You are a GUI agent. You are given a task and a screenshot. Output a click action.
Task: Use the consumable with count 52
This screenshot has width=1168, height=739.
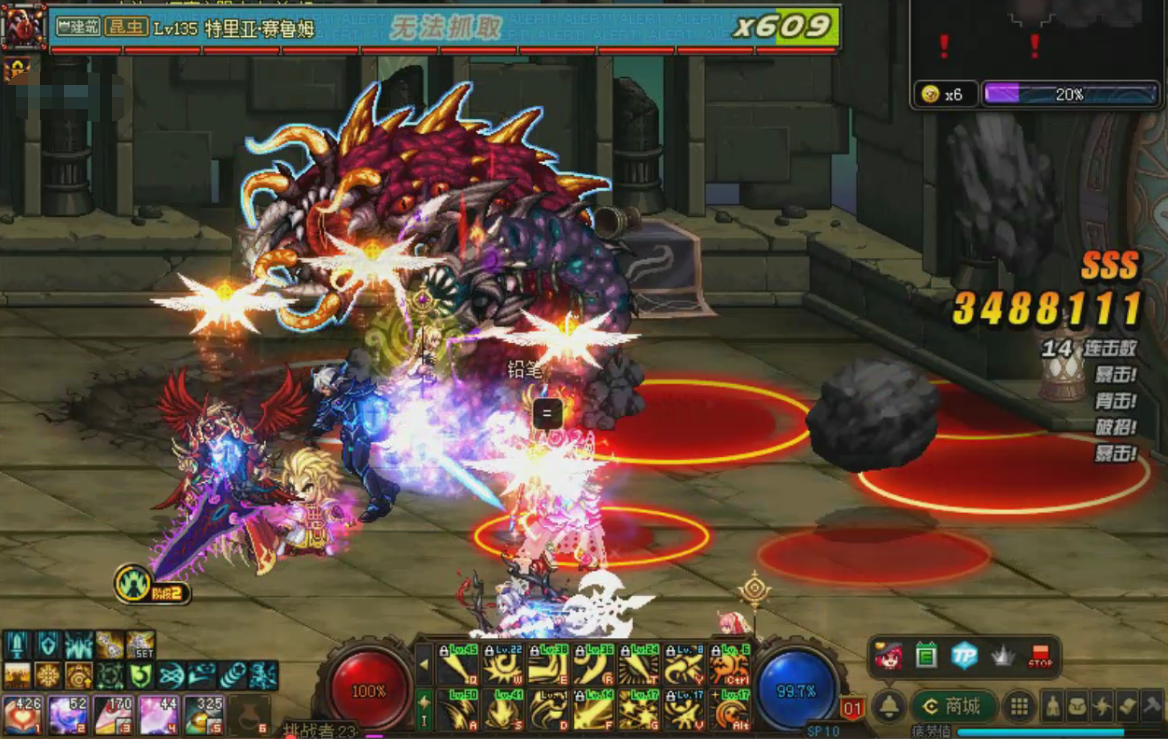point(67,715)
